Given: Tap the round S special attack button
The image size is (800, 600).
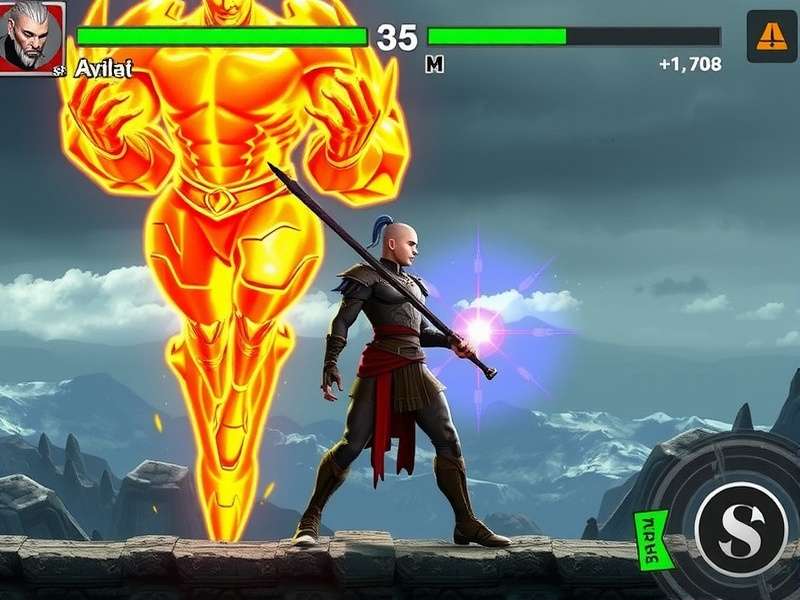Looking at the screenshot, I should [x=742, y=528].
